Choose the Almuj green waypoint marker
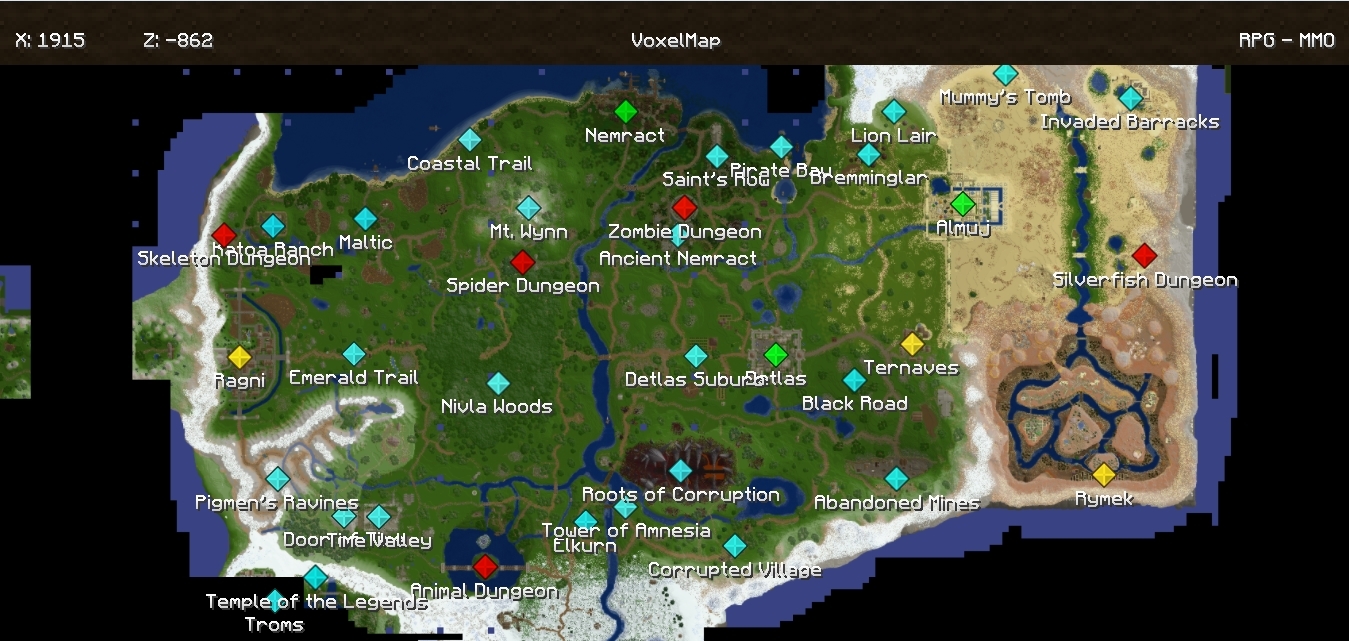The image size is (1349, 641). click(x=962, y=204)
